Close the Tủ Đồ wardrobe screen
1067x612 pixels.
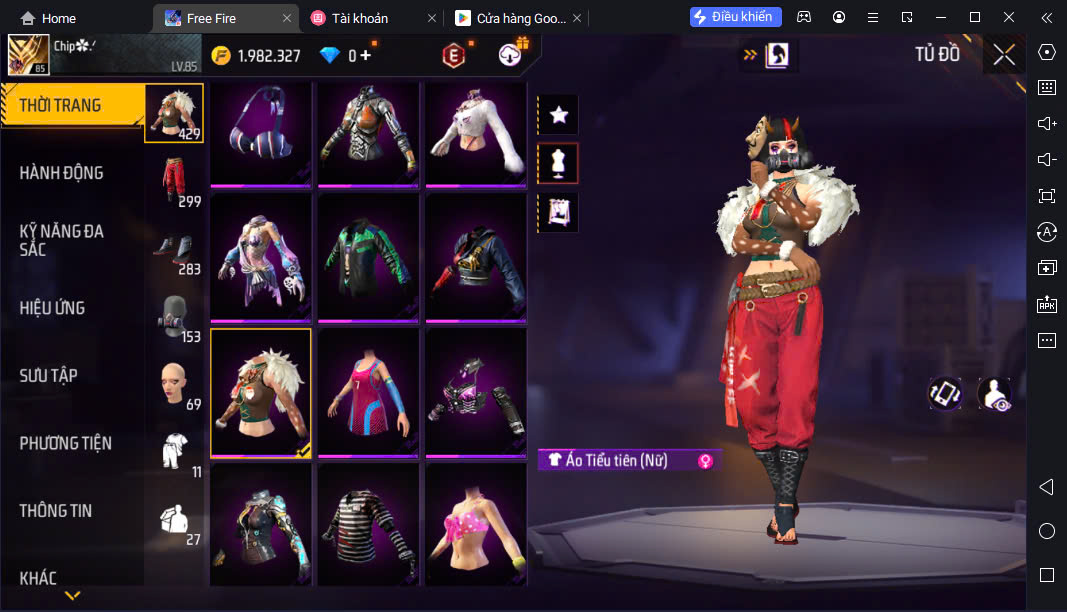click(x=1003, y=55)
